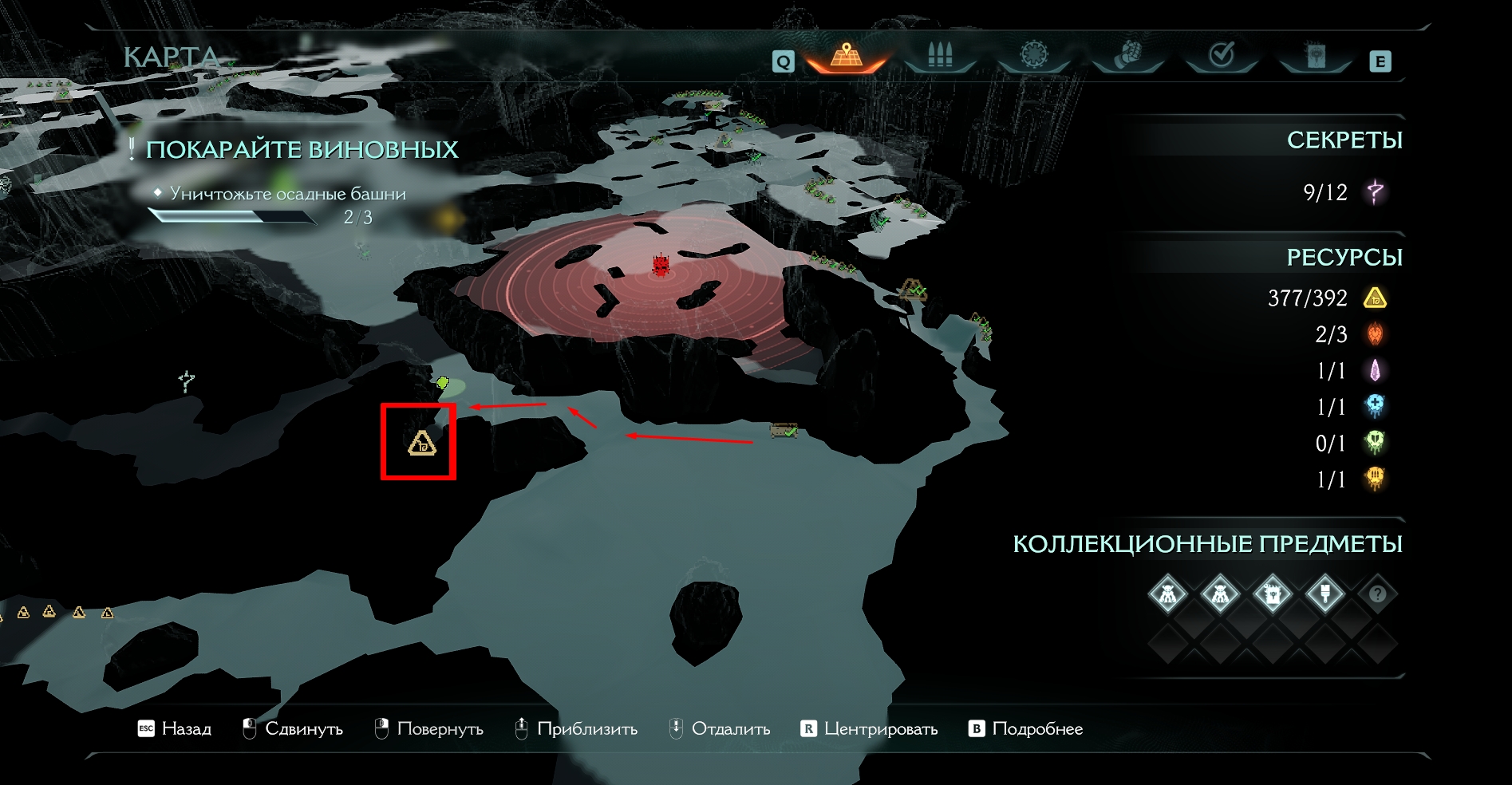Open the Покарайте виновных objective tracker
Viewport: 1512px width, 785px height.
tap(302, 150)
